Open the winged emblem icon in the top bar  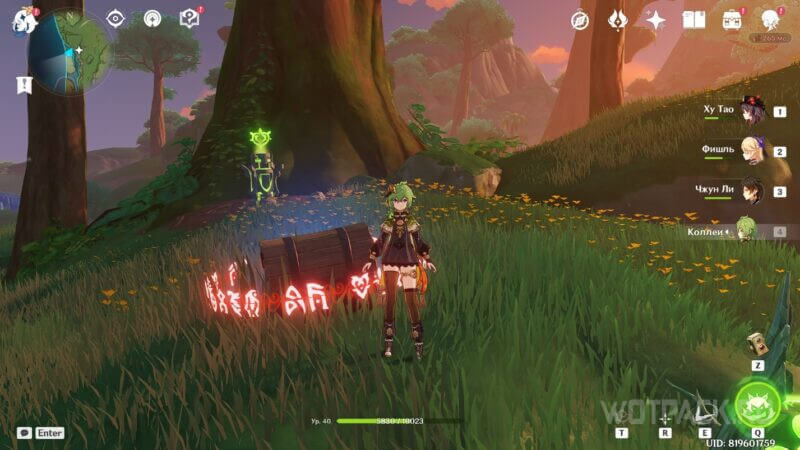tap(618, 20)
